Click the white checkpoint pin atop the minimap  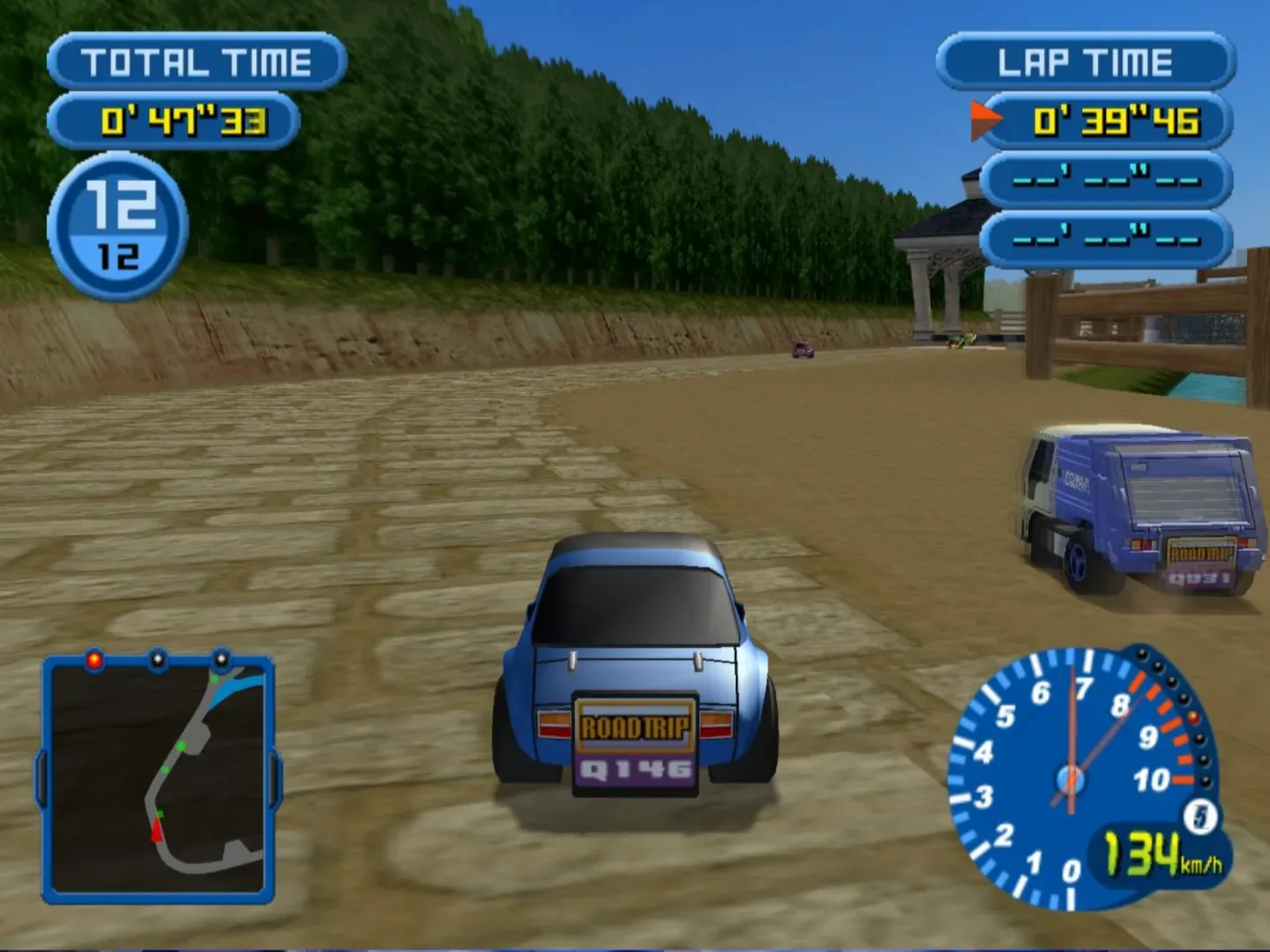(x=159, y=658)
